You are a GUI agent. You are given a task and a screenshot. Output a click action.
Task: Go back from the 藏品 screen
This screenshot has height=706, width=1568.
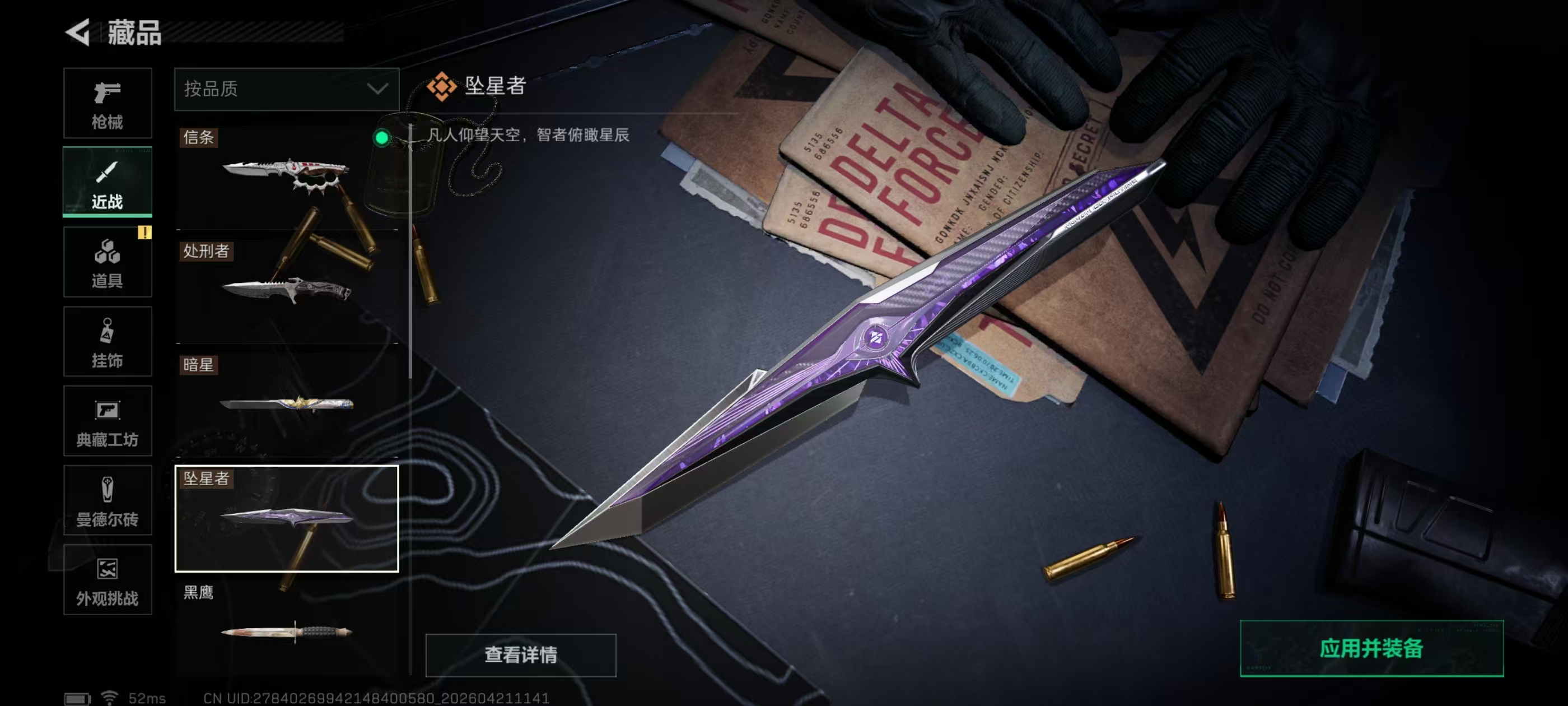click(78, 32)
